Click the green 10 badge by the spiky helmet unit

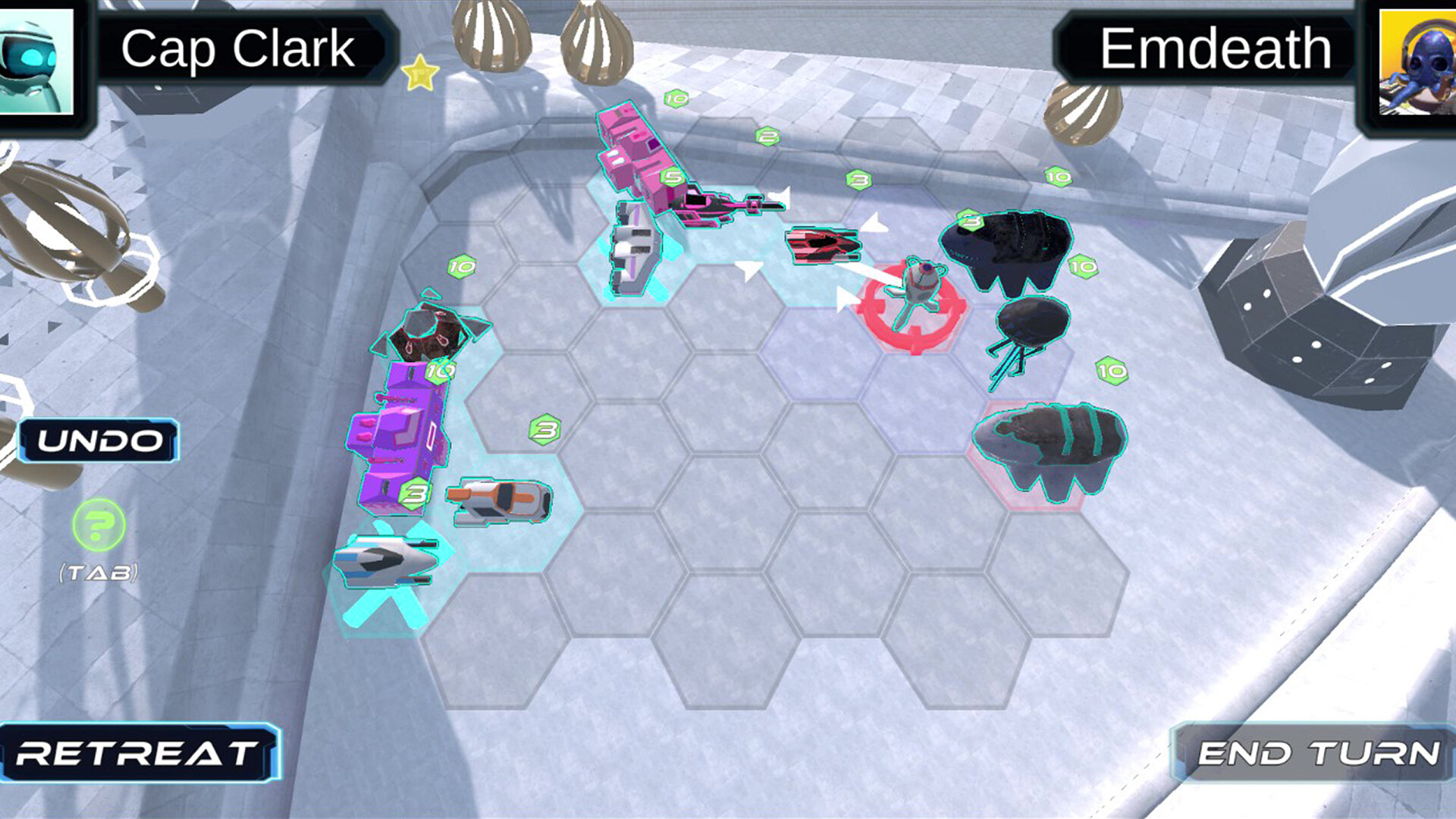click(438, 372)
